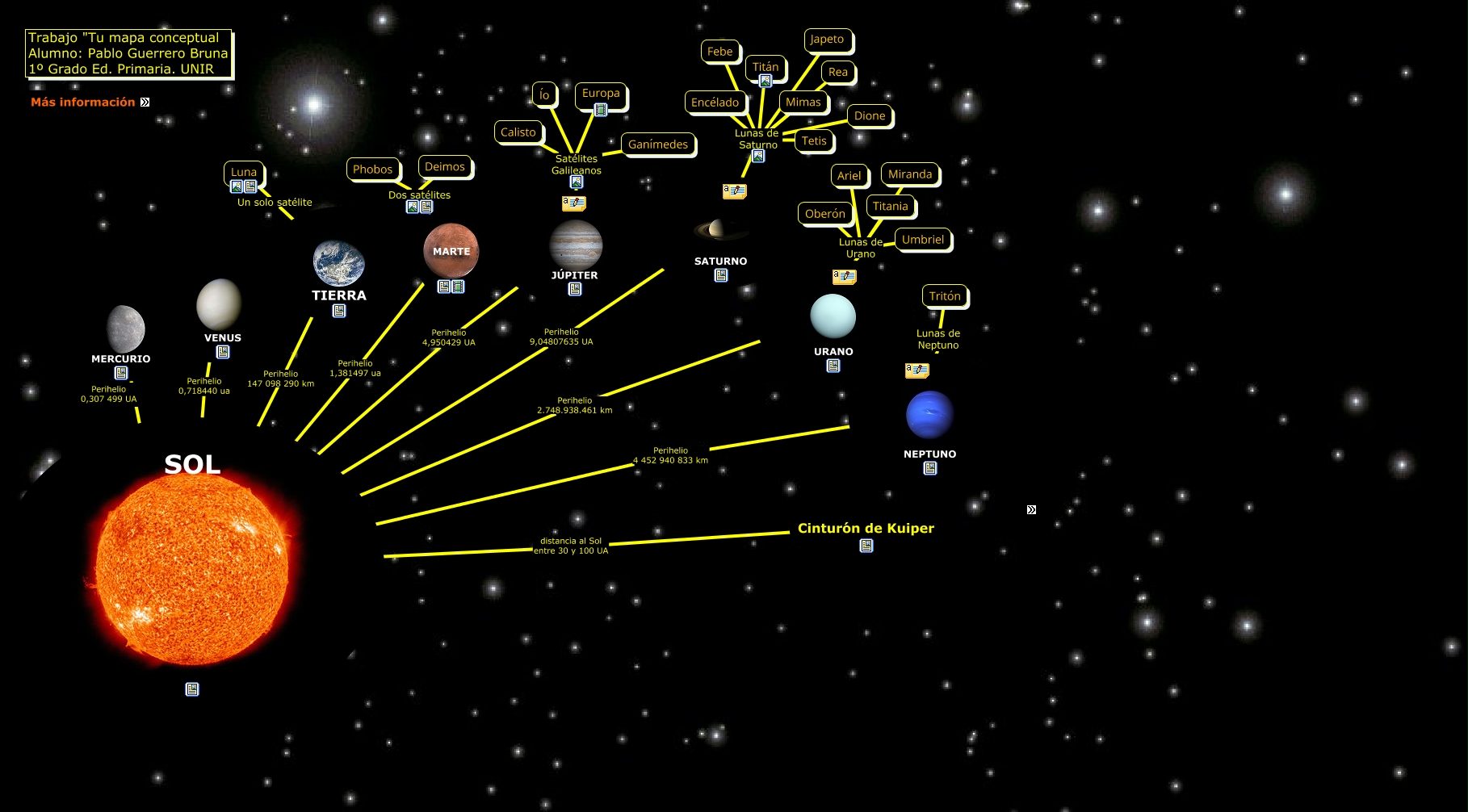The height and width of the screenshot is (812, 1468).
Task: Select the Japeto moon node
Action: (827, 40)
